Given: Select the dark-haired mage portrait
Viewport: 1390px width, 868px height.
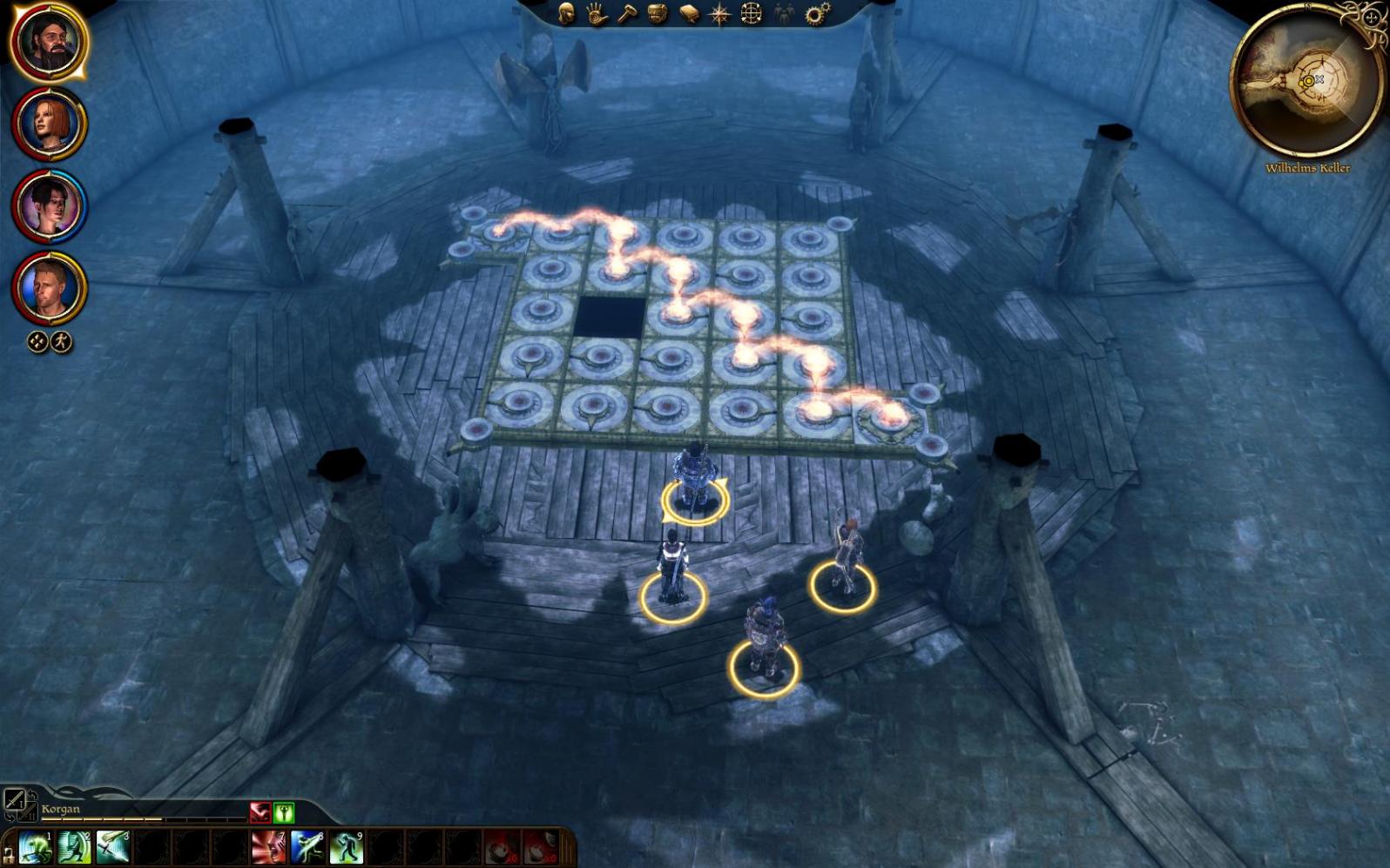Looking at the screenshot, I should [49, 206].
